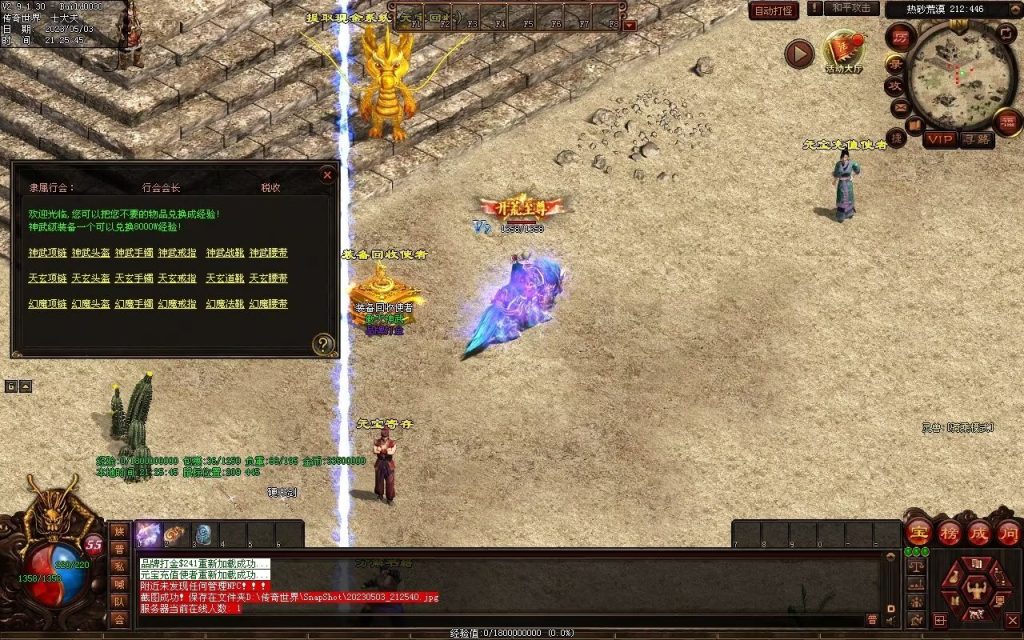Choose the 幻魔腰带 exchange link
This screenshot has height=640, width=1024.
click(x=269, y=304)
